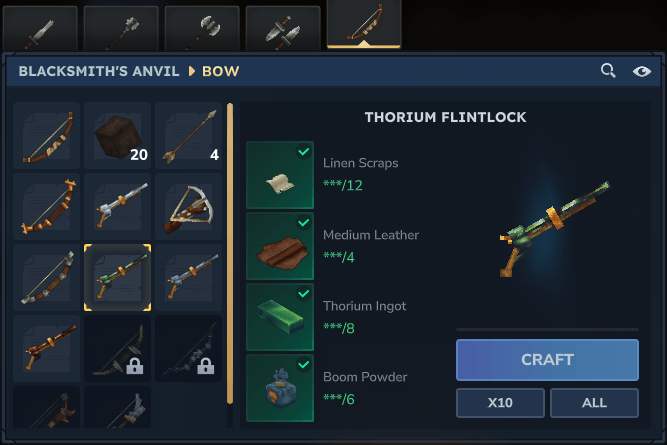Click the Linen Scraps ingredient icon
667x445 pixels.
pyautogui.click(x=280, y=175)
